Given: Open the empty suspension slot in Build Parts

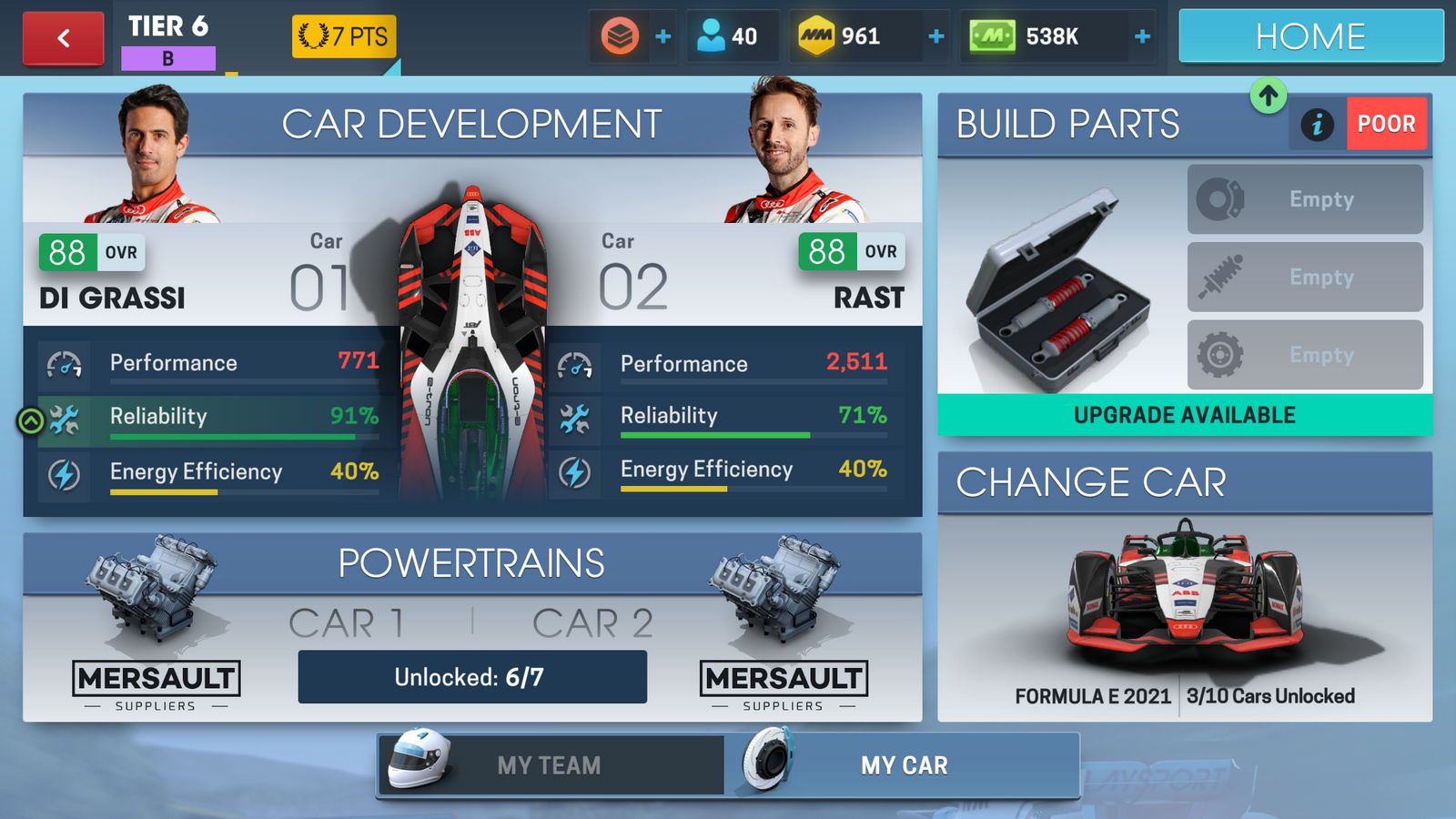Looking at the screenshot, I should tap(1305, 278).
